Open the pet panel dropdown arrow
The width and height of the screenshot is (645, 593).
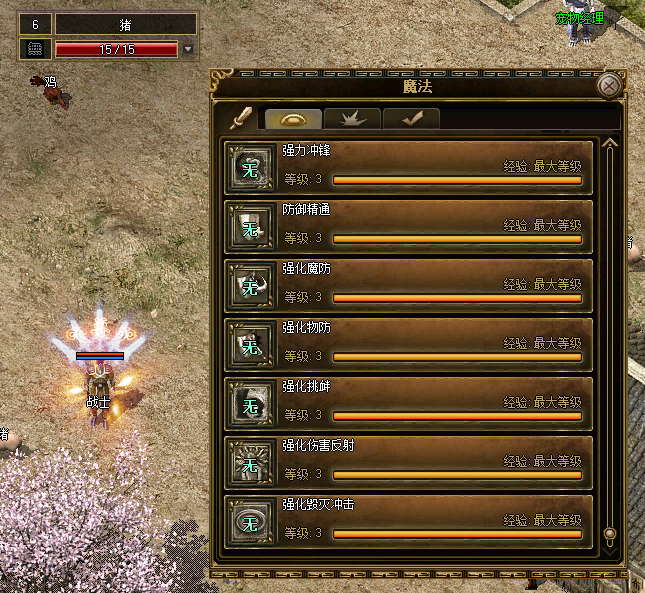coord(189,49)
